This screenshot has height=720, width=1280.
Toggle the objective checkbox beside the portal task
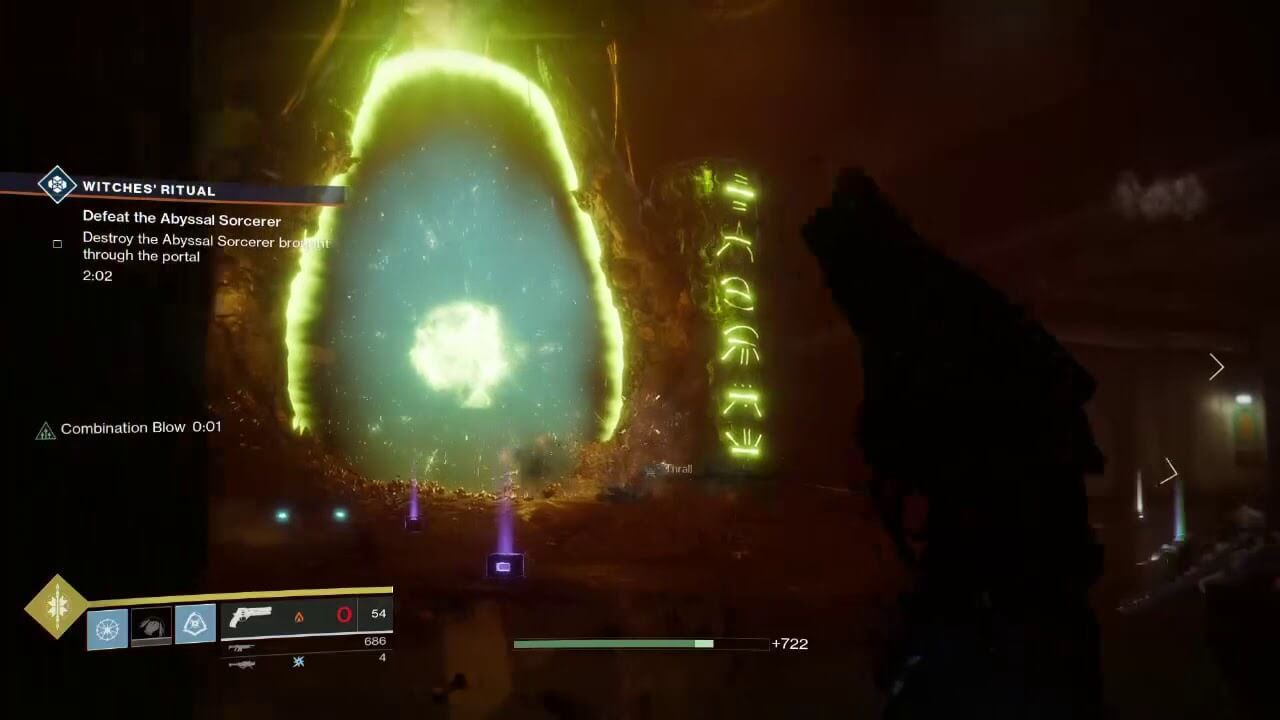pos(57,243)
